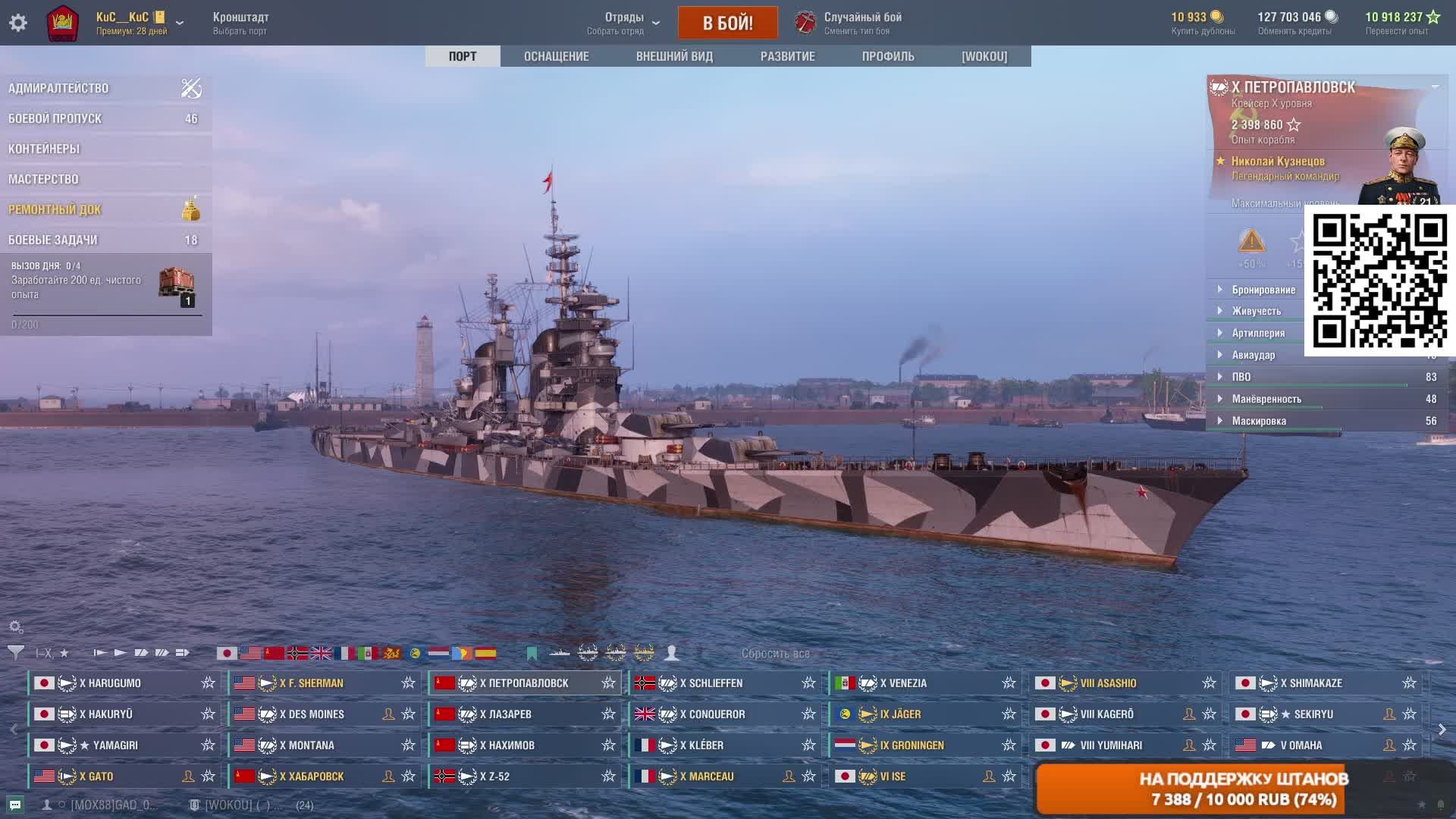Image resolution: width=1456 pixels, height=819 pixels.
Task: Go to the РАЗВИТИЕ tab
Action: pos(787,56)
